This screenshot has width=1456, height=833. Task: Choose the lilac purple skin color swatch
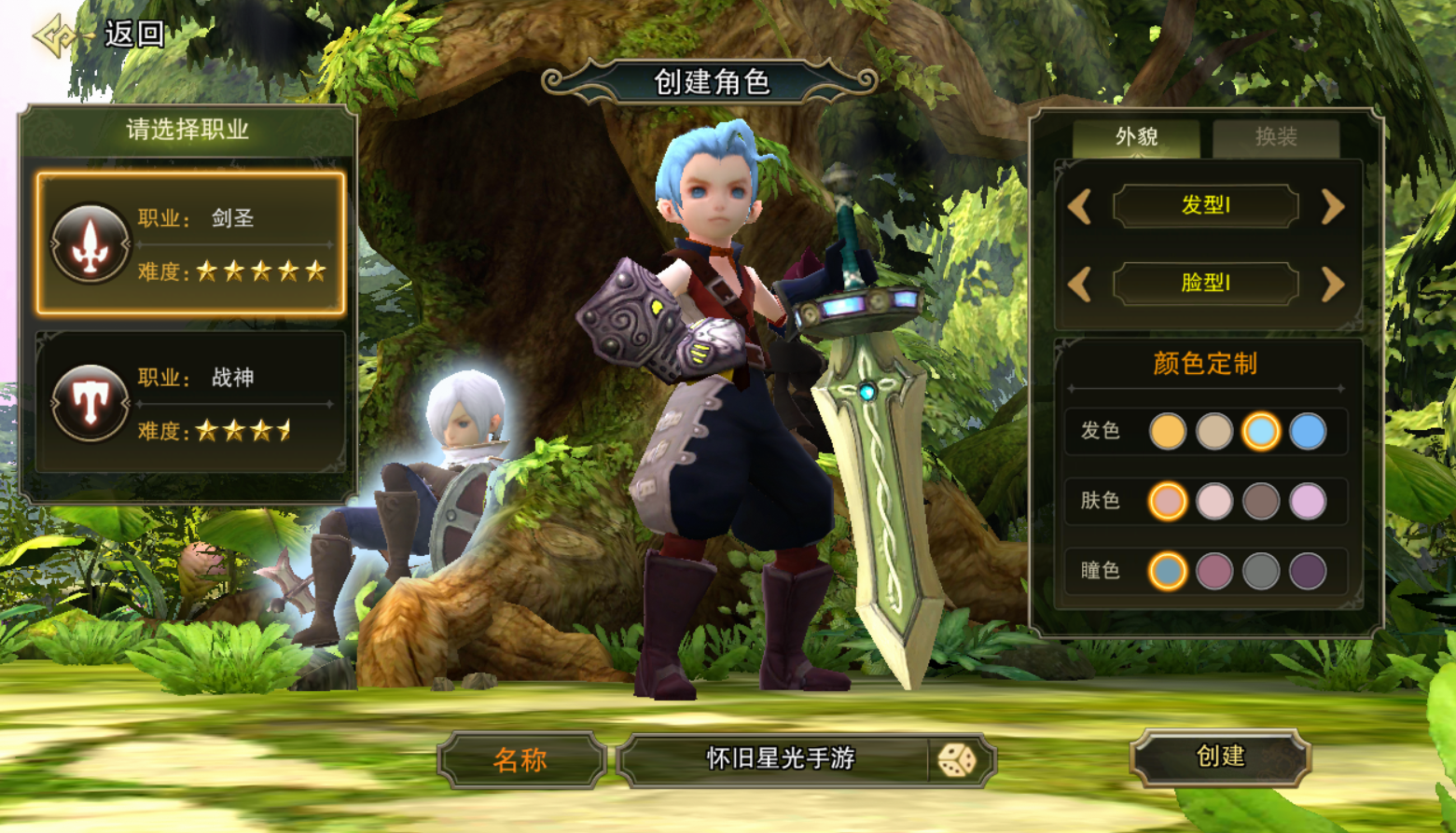click(1308, 502)
